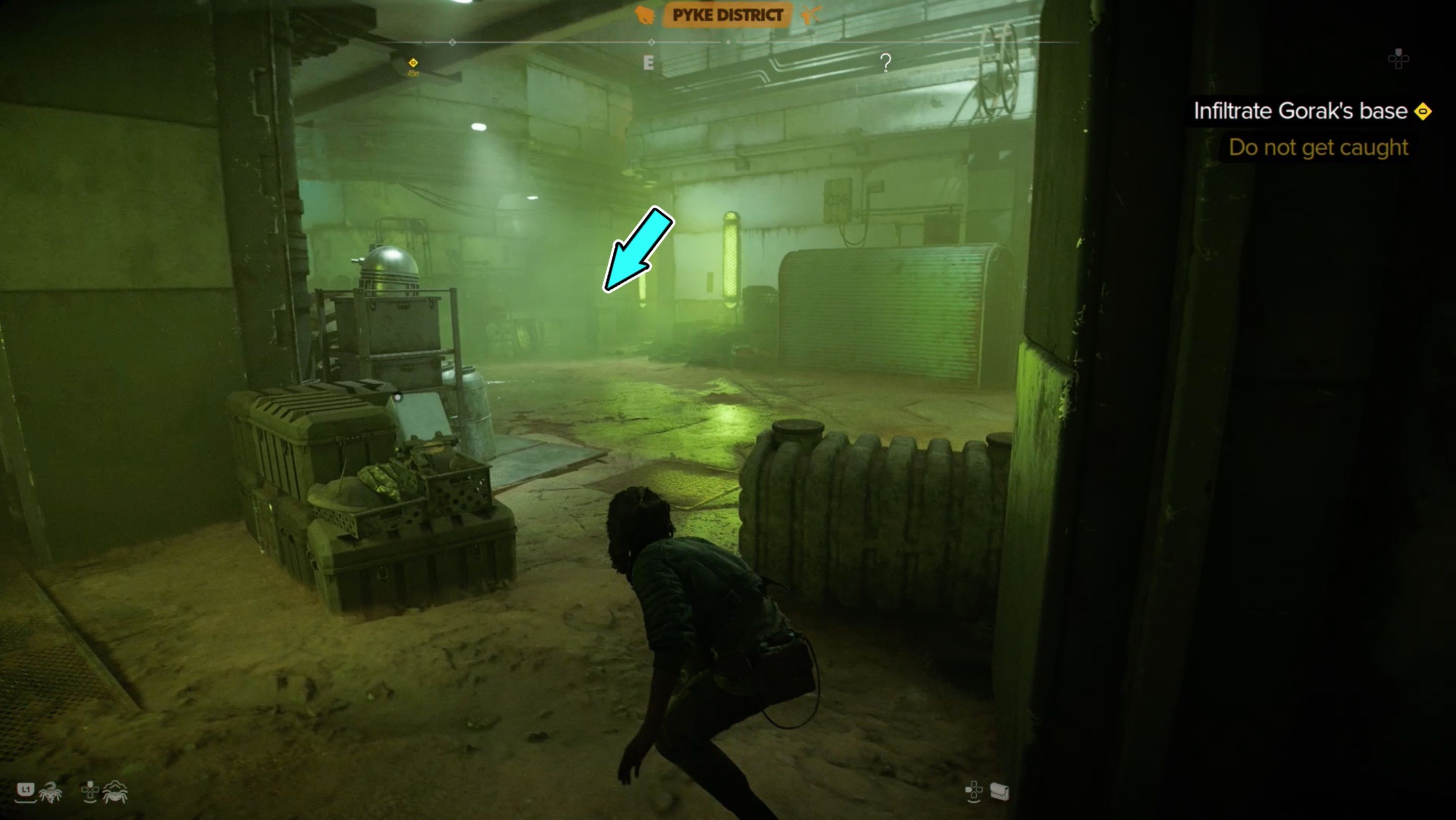Expand the left diamond node on the compass line
1456x820 pixels.
pyautogui.click(x=452, y=41)
